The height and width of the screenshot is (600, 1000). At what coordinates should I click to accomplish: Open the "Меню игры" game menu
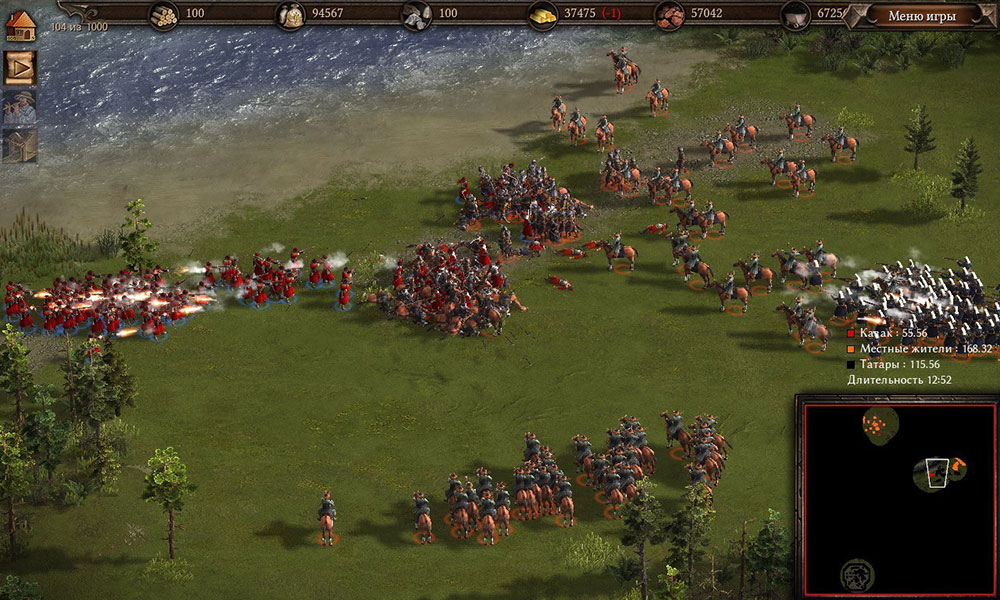pos(922,15)
